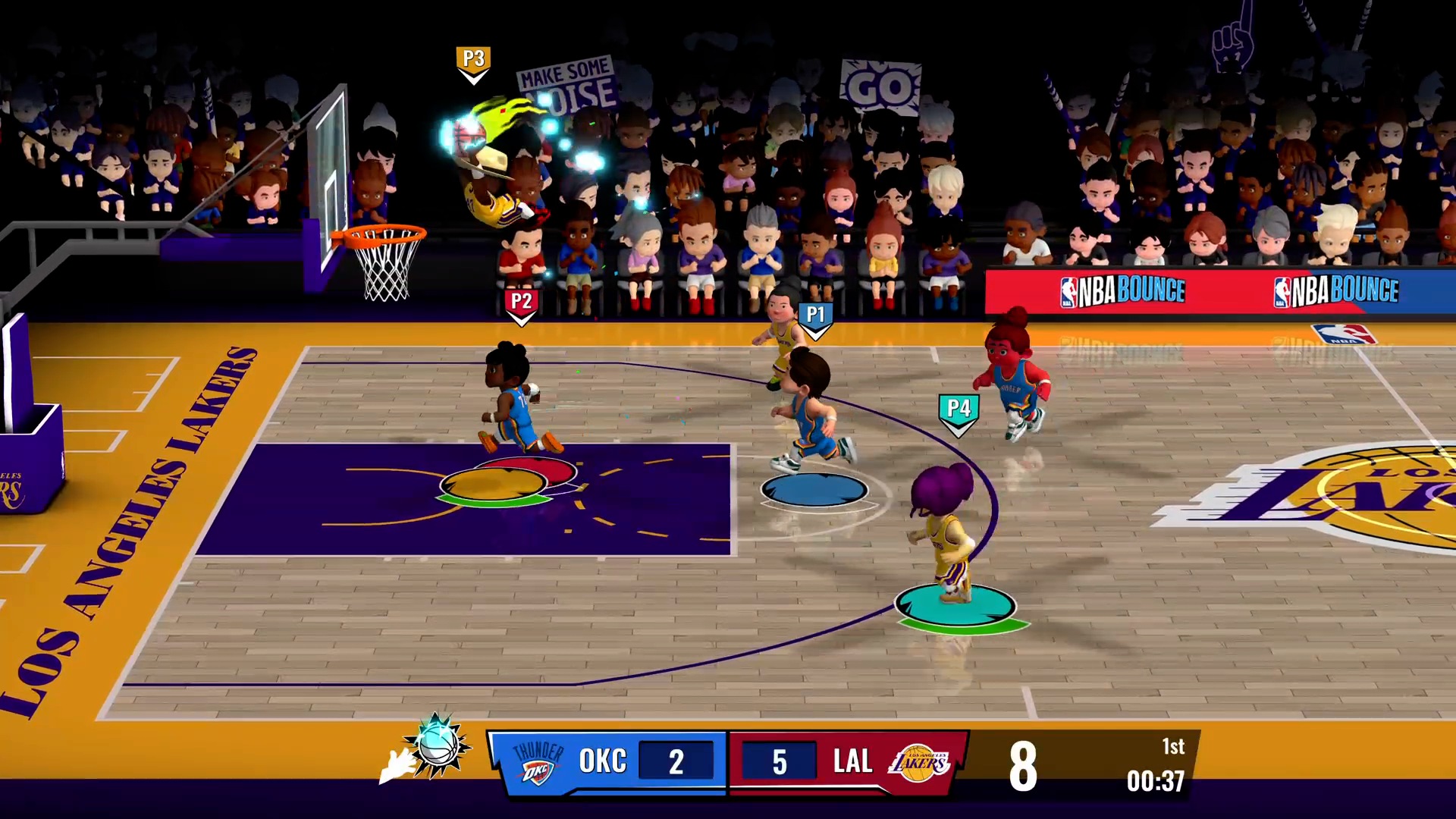Select the OKC label on the scoreboard
Screen dimensions: 1456x819
(603, 761)
